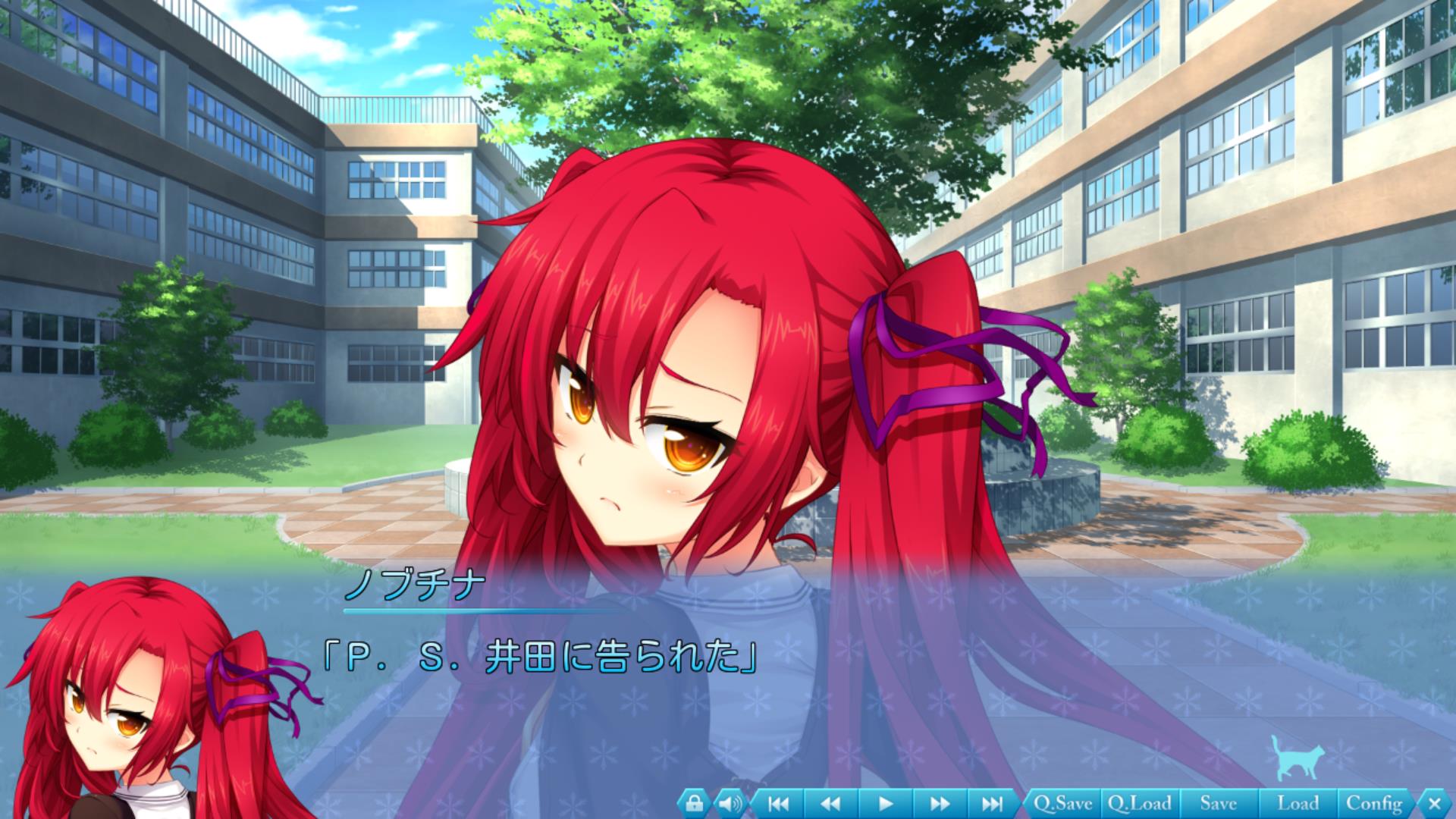This screenshot has height=819, width=1456.
Task: Open the Save menu
Action: click(x=1218, y=803)
